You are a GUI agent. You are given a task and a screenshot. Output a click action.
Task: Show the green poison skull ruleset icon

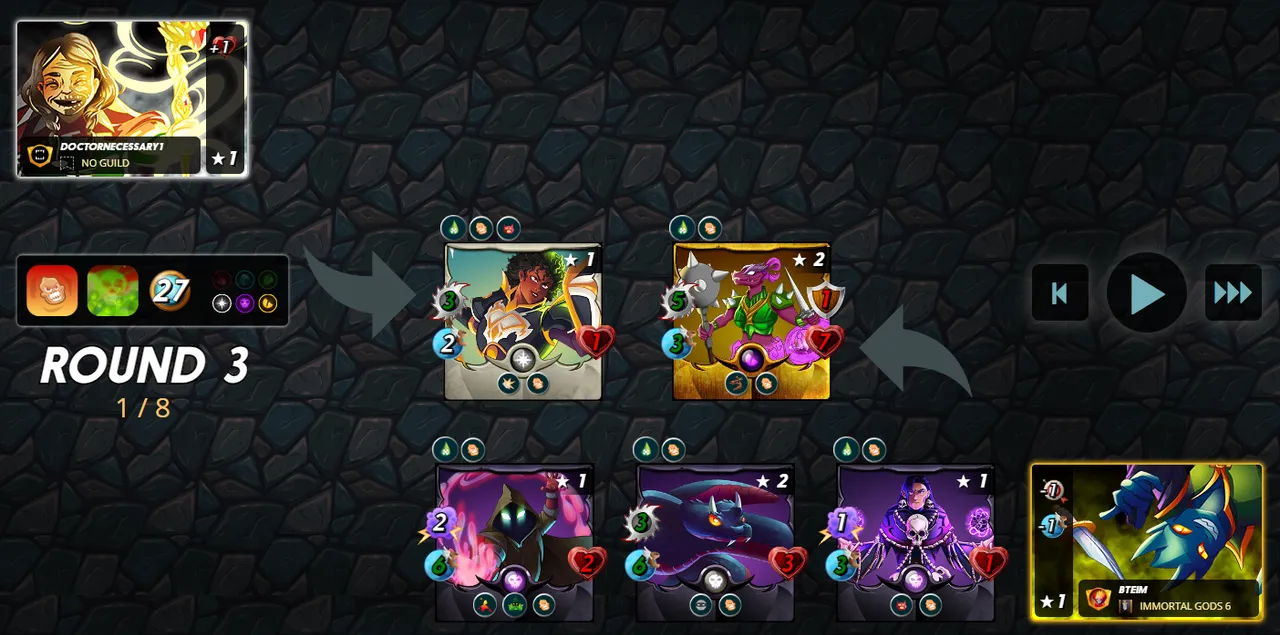[112, 291]
